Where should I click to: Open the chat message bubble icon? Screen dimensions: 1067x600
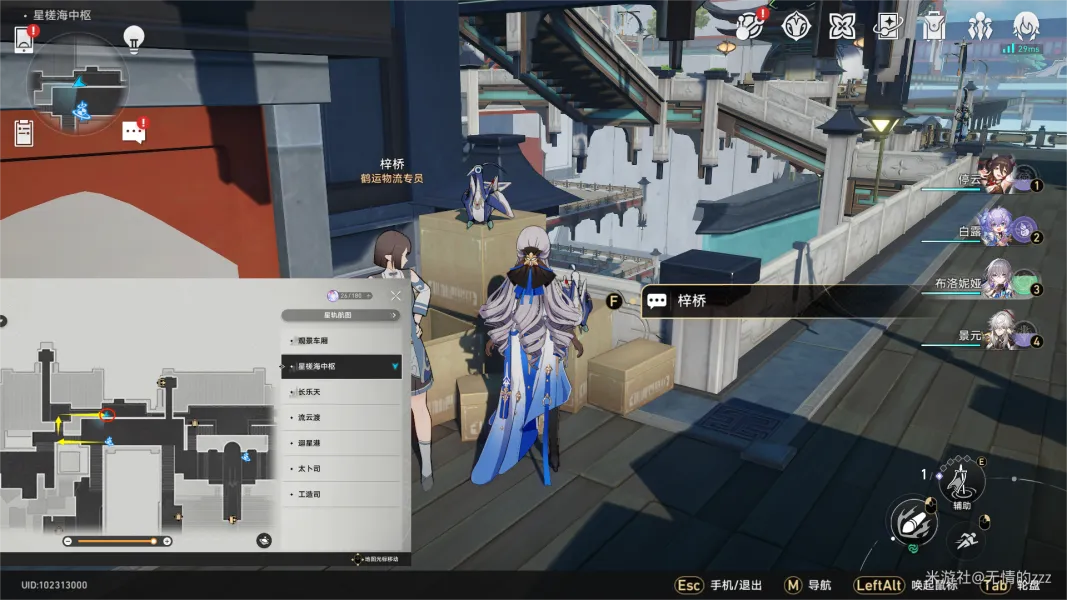click(133, 132)
